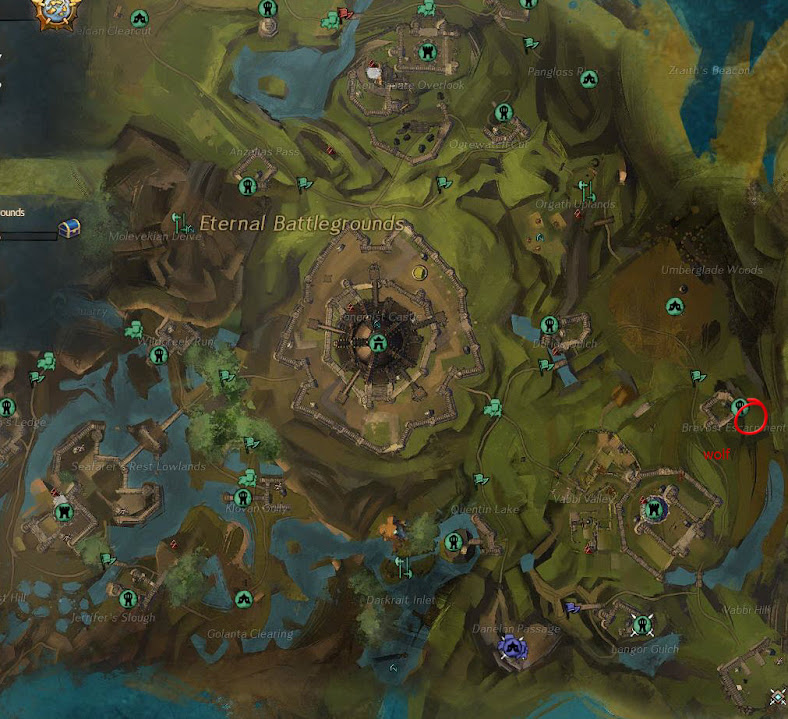Select the Langor Gulch tower marker

(639, 625)
